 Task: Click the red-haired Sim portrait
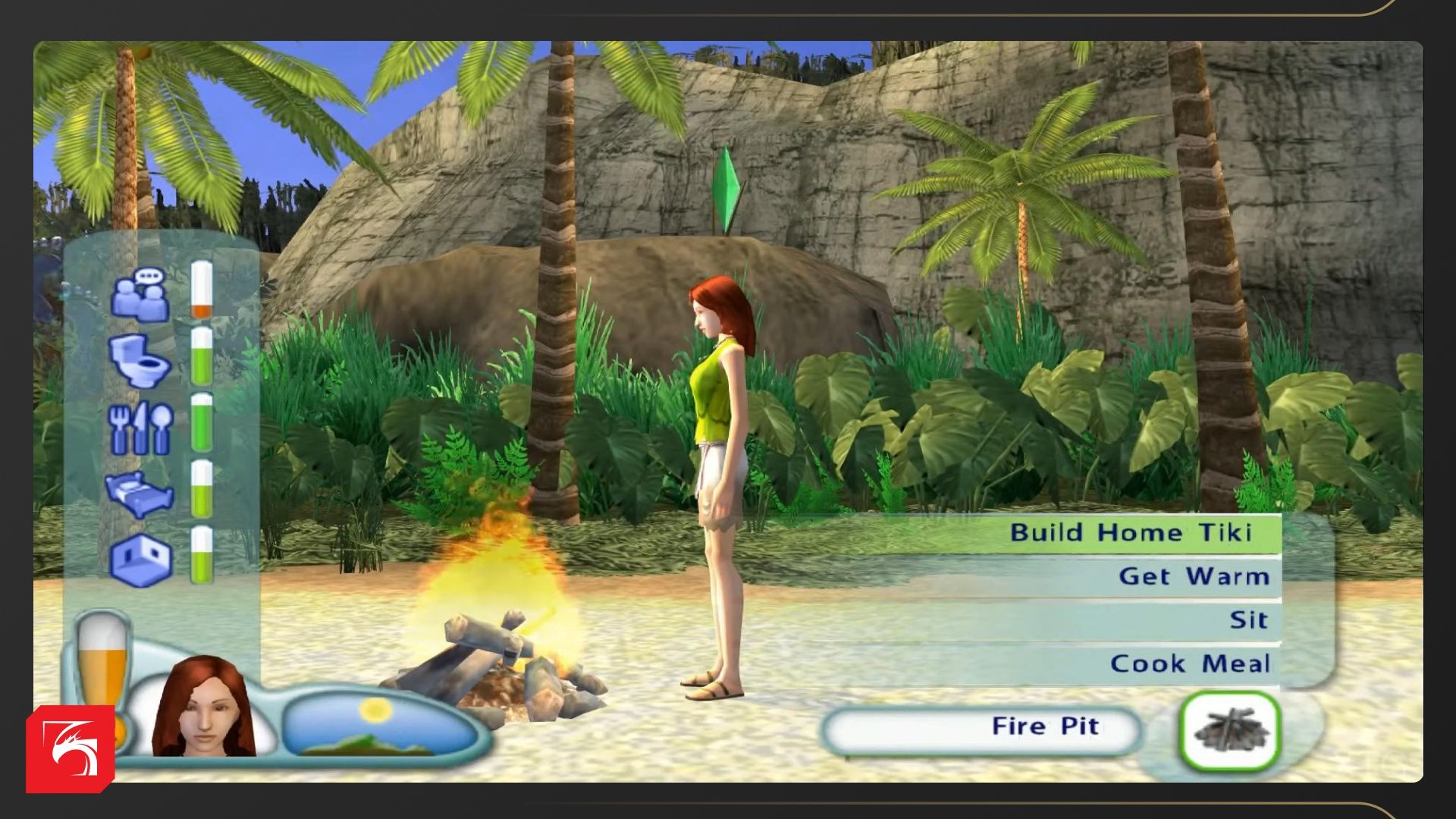(x=205, y=709)
